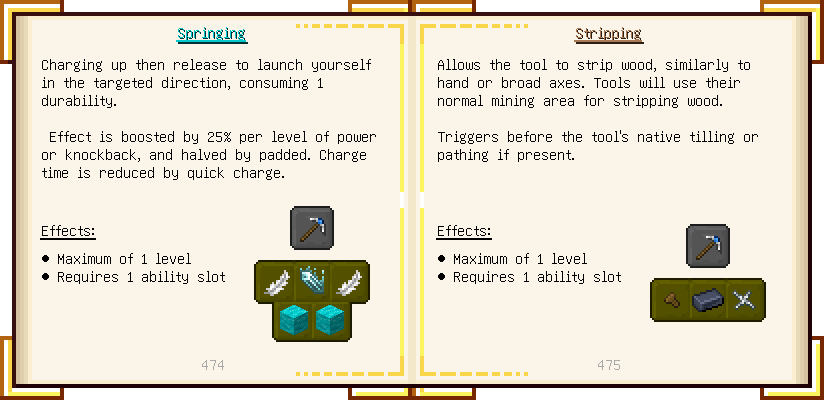Open the Springing modifier title link
Screen dimensions: 824x400
[211, 34]
